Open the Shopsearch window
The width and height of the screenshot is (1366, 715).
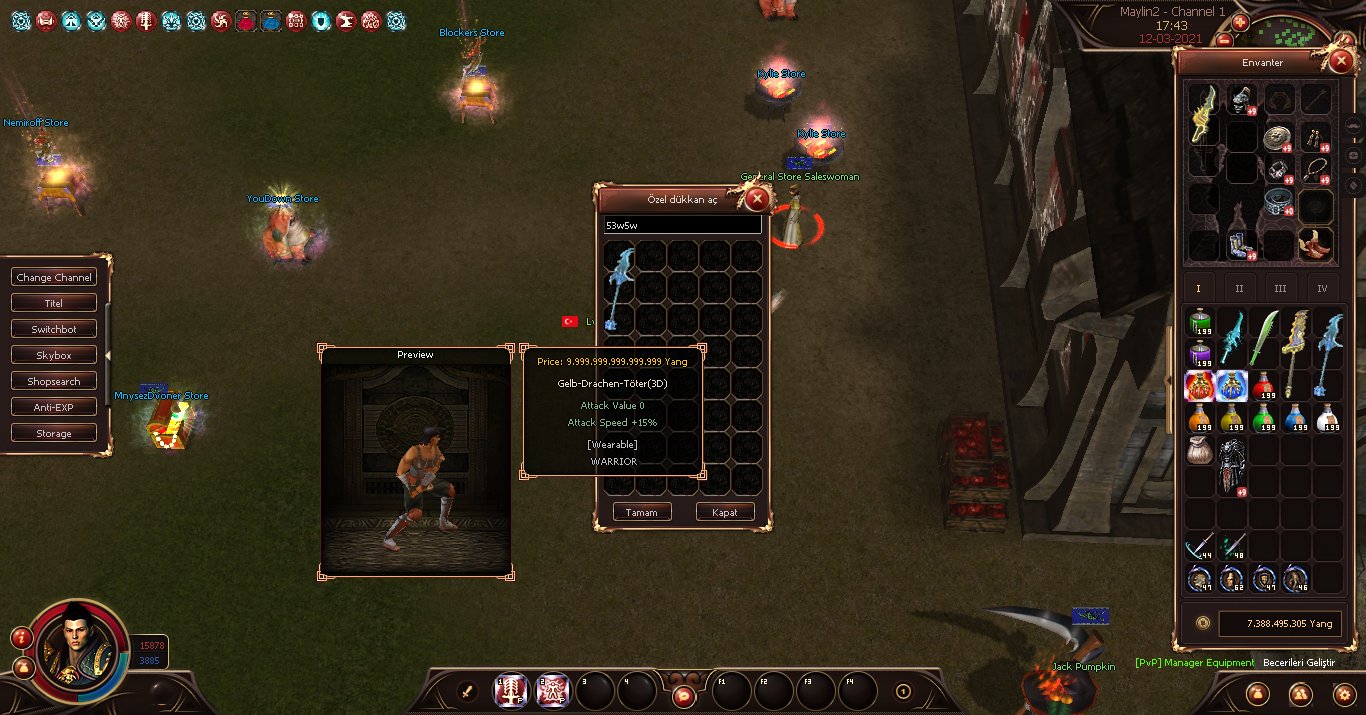pos(54,381)
